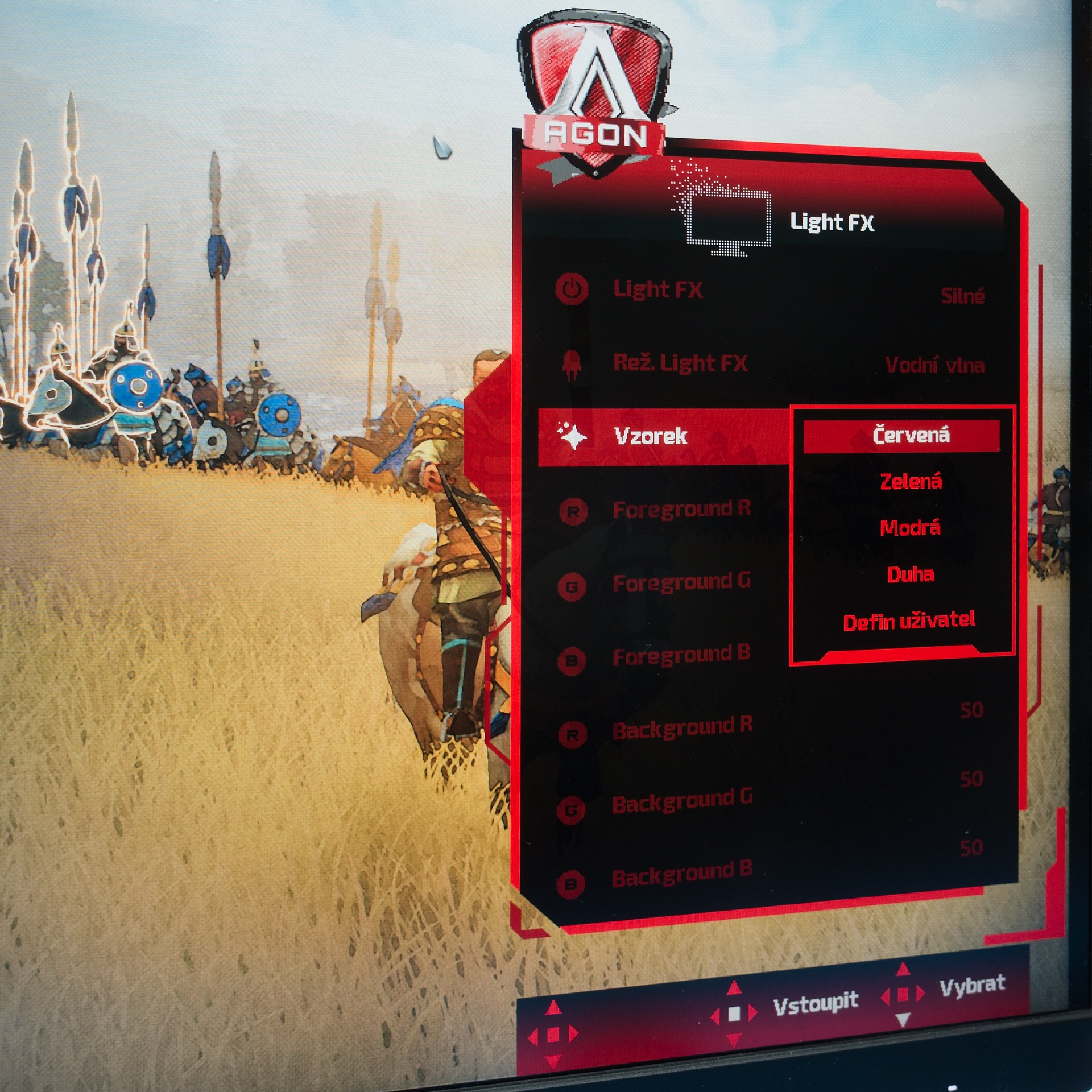The width and height of the screenshot is (1092, 1092).
Task: Choose the Foreground B entry
Action: tap(681, 656)
